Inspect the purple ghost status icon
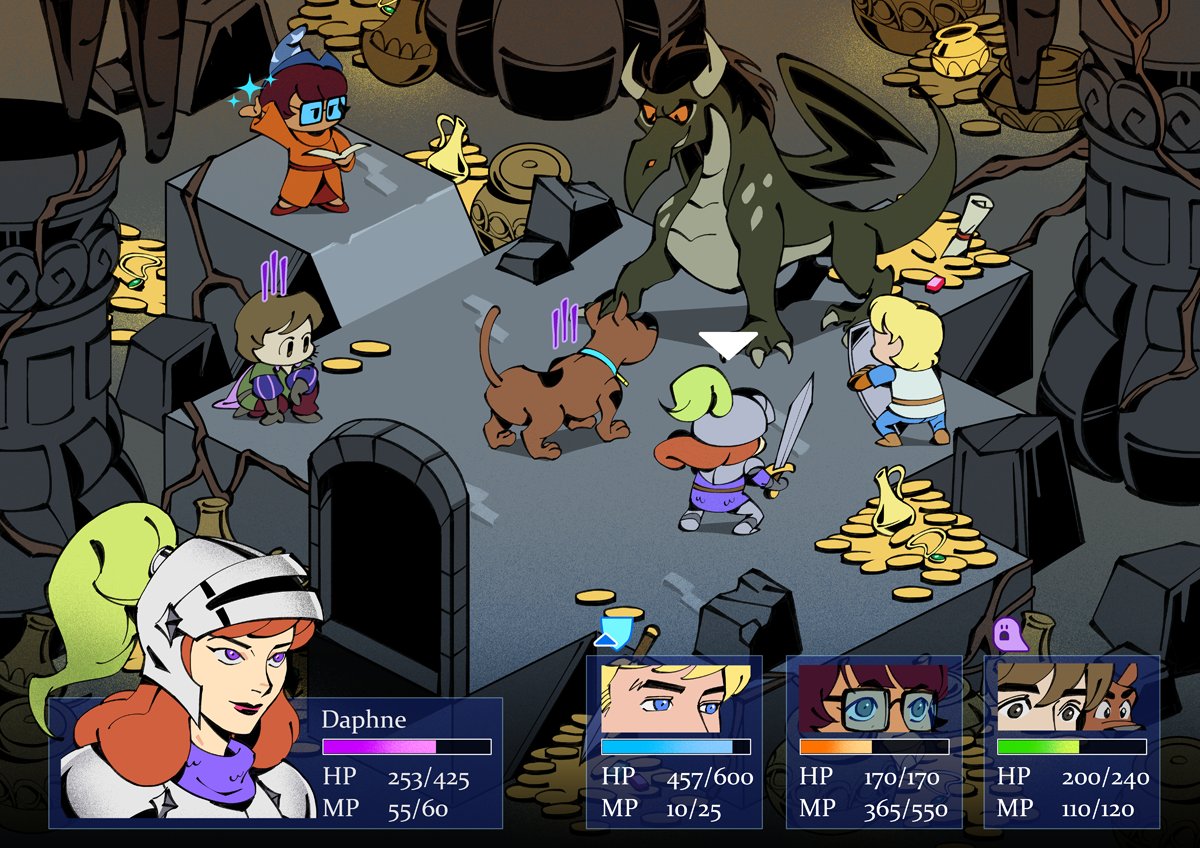Viewport: 1200px width, 848px height. click(x=1005, y=633)
